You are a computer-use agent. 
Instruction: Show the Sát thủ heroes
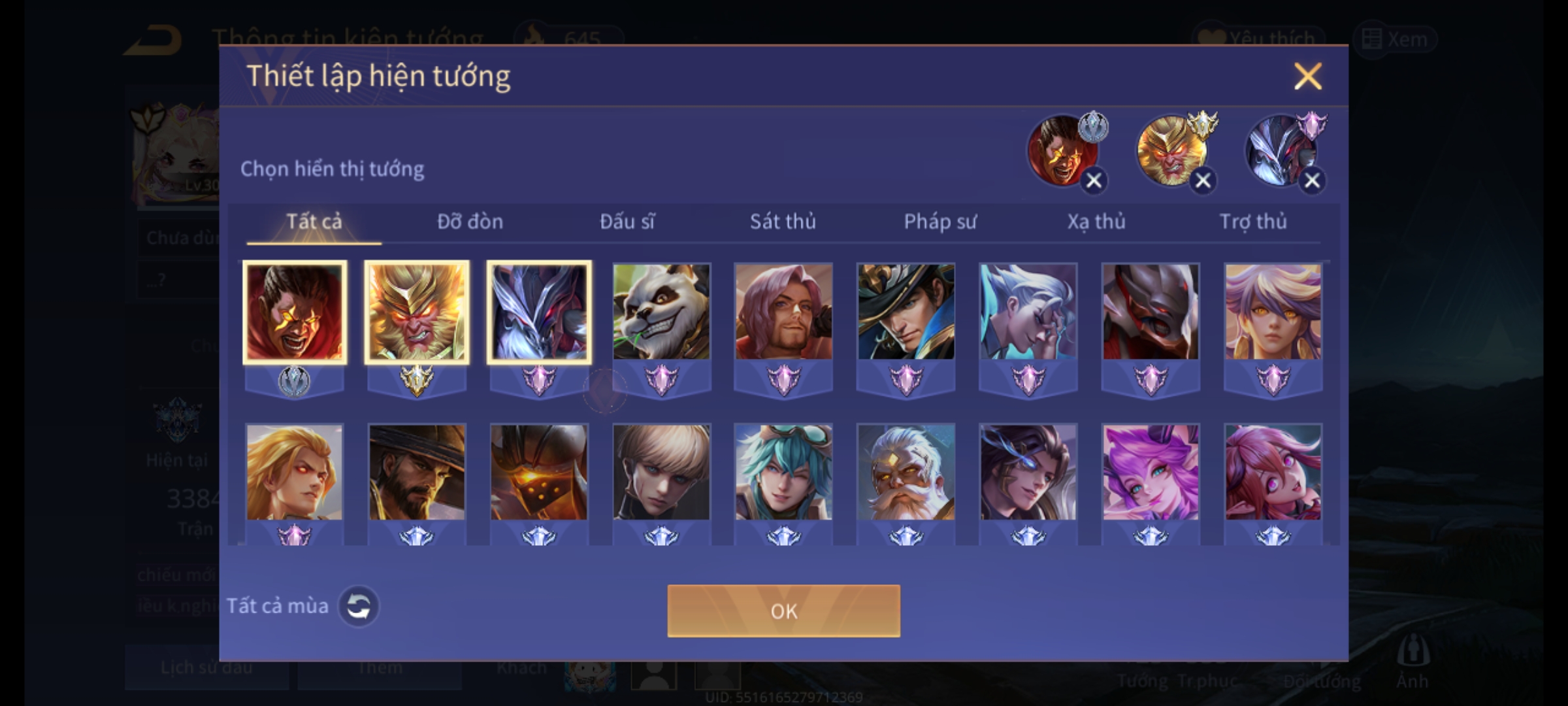783,222
